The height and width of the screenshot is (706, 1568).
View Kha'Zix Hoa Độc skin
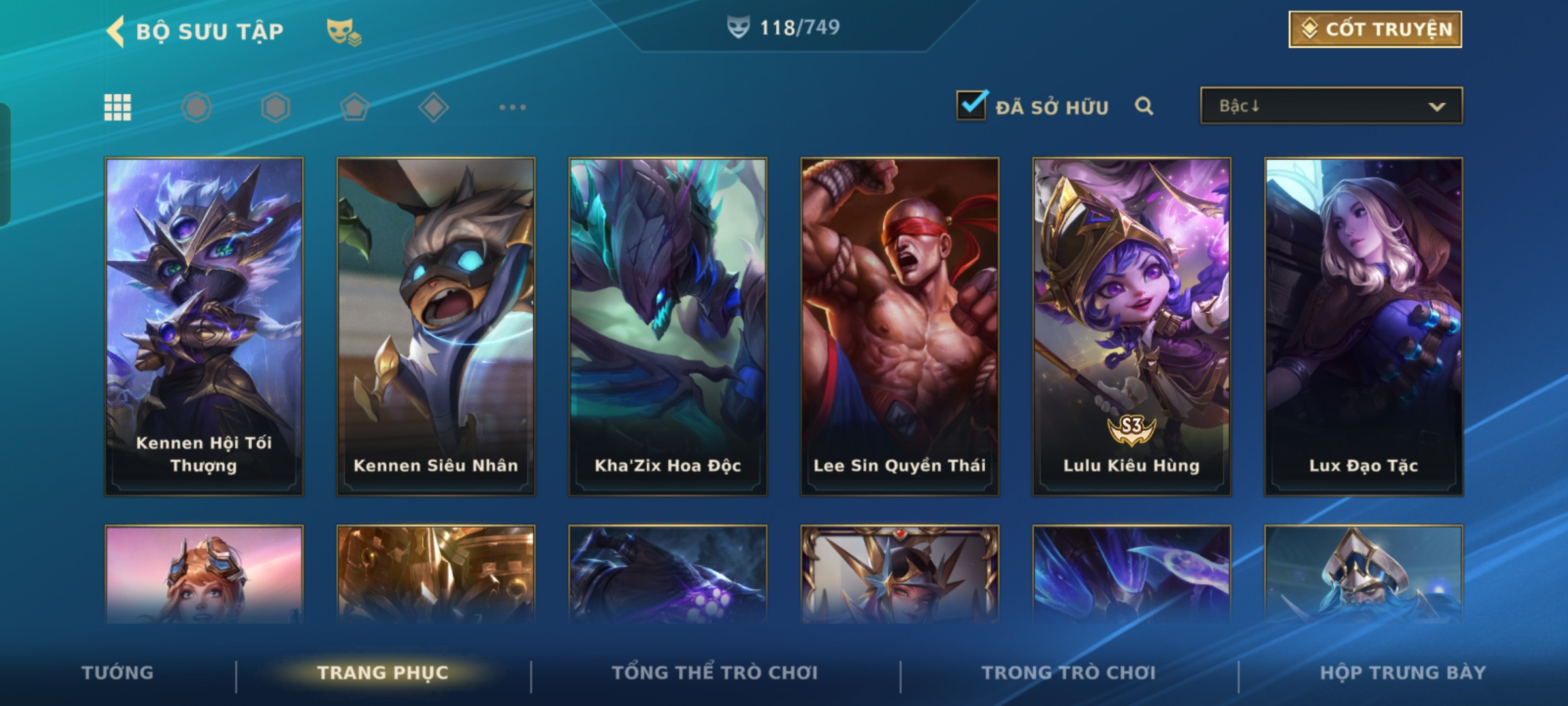pyautogui.click(x=668, y=326)
